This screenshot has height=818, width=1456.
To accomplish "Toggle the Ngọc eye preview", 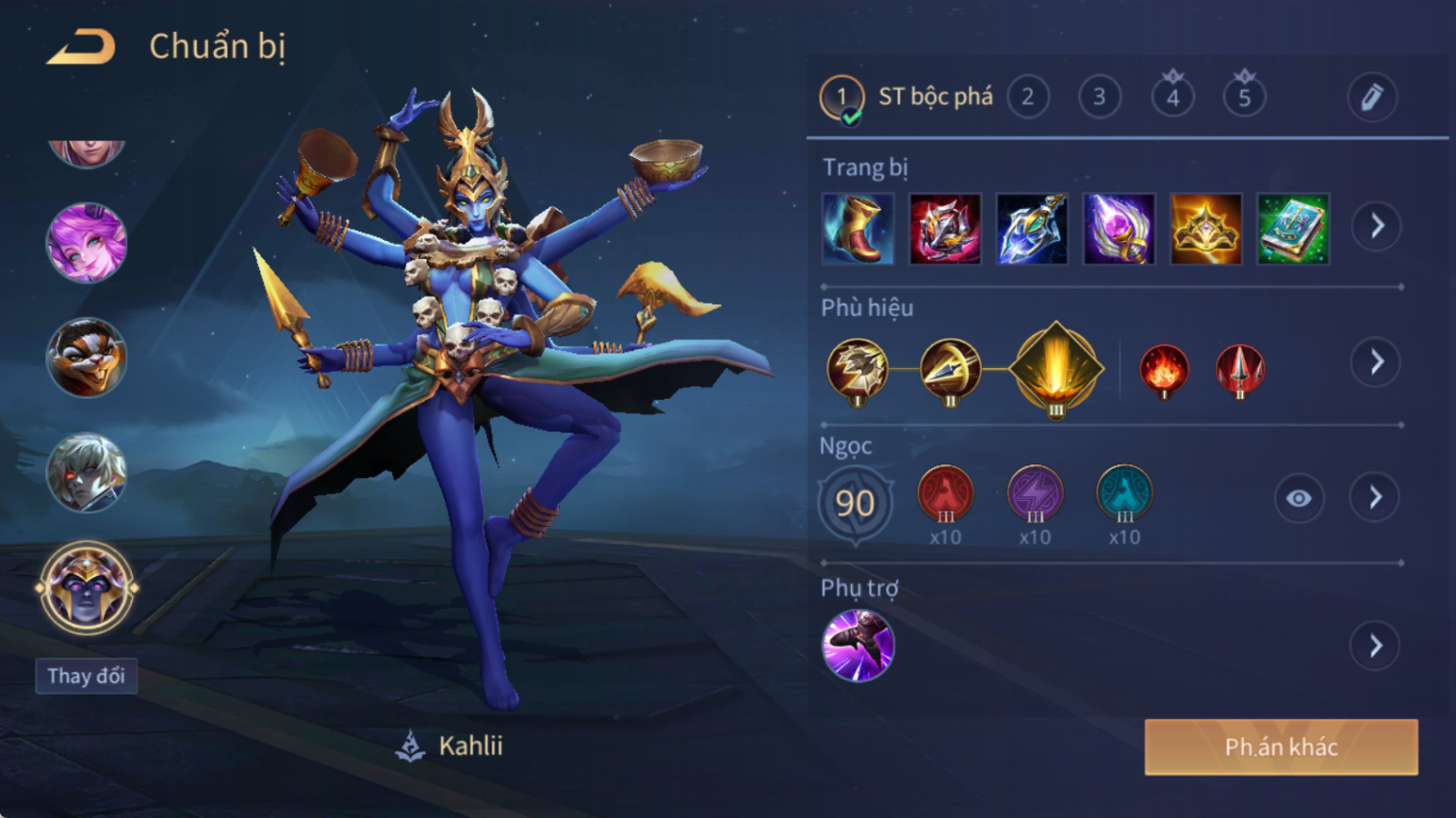I will tap(1298, 498).
